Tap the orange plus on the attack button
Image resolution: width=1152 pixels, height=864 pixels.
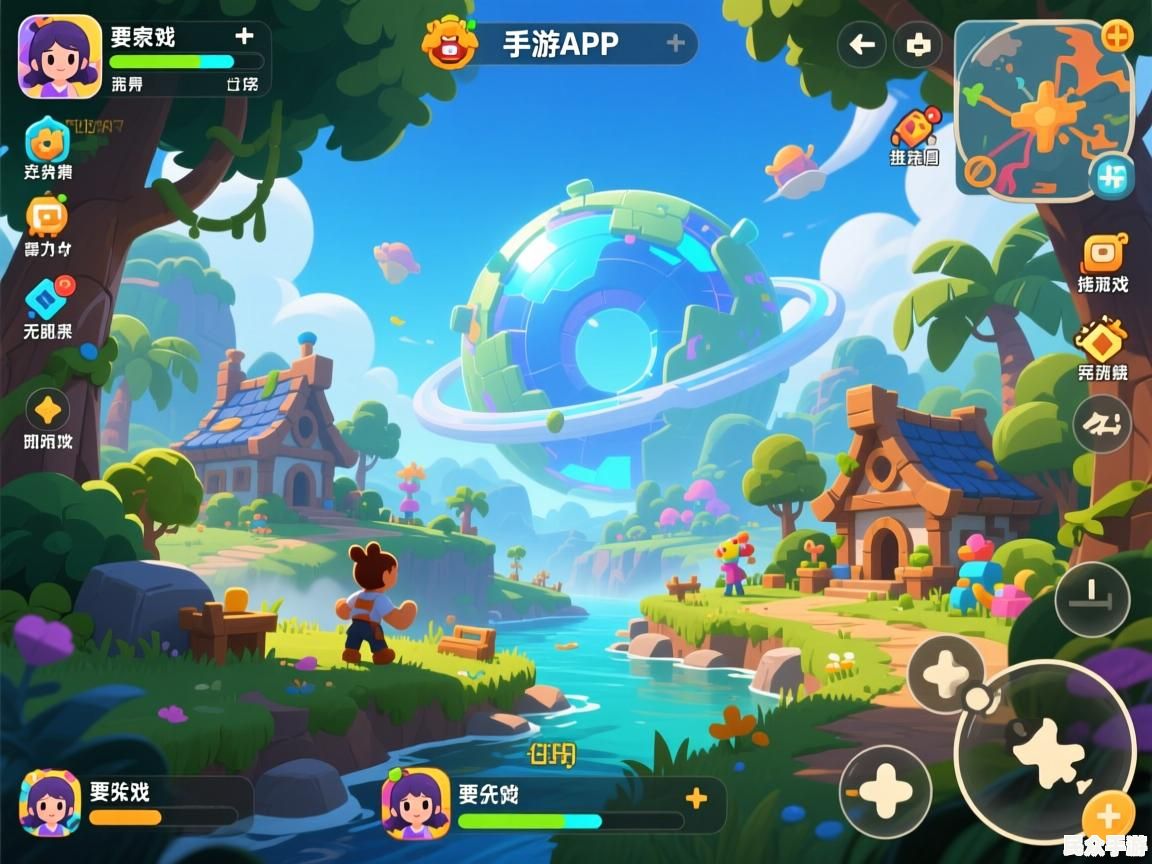tap(1109, 816)
